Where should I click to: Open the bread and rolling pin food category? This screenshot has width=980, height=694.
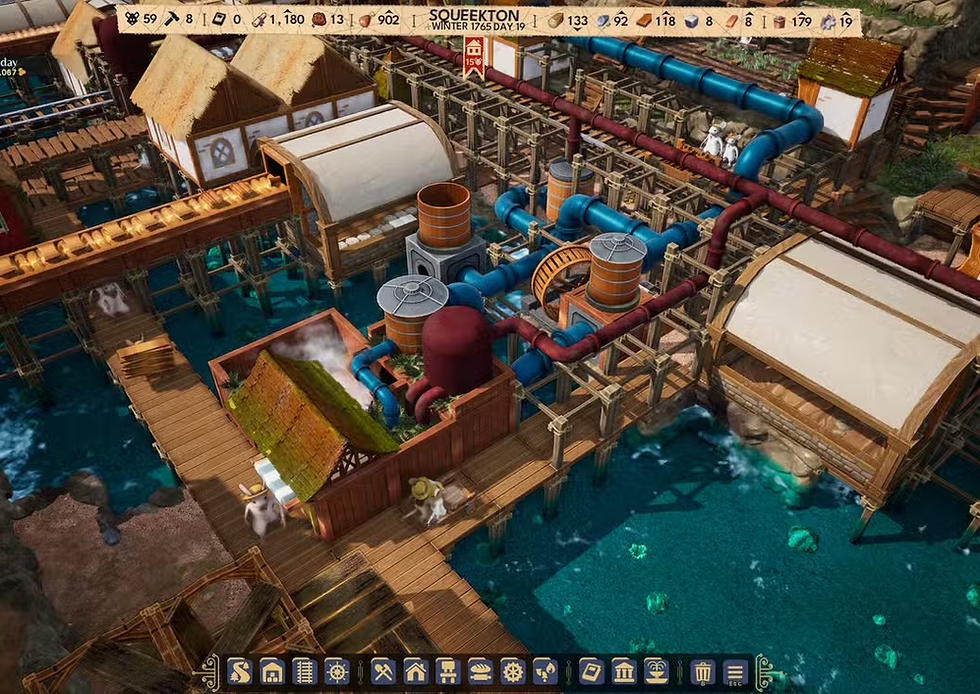point(480,671)
